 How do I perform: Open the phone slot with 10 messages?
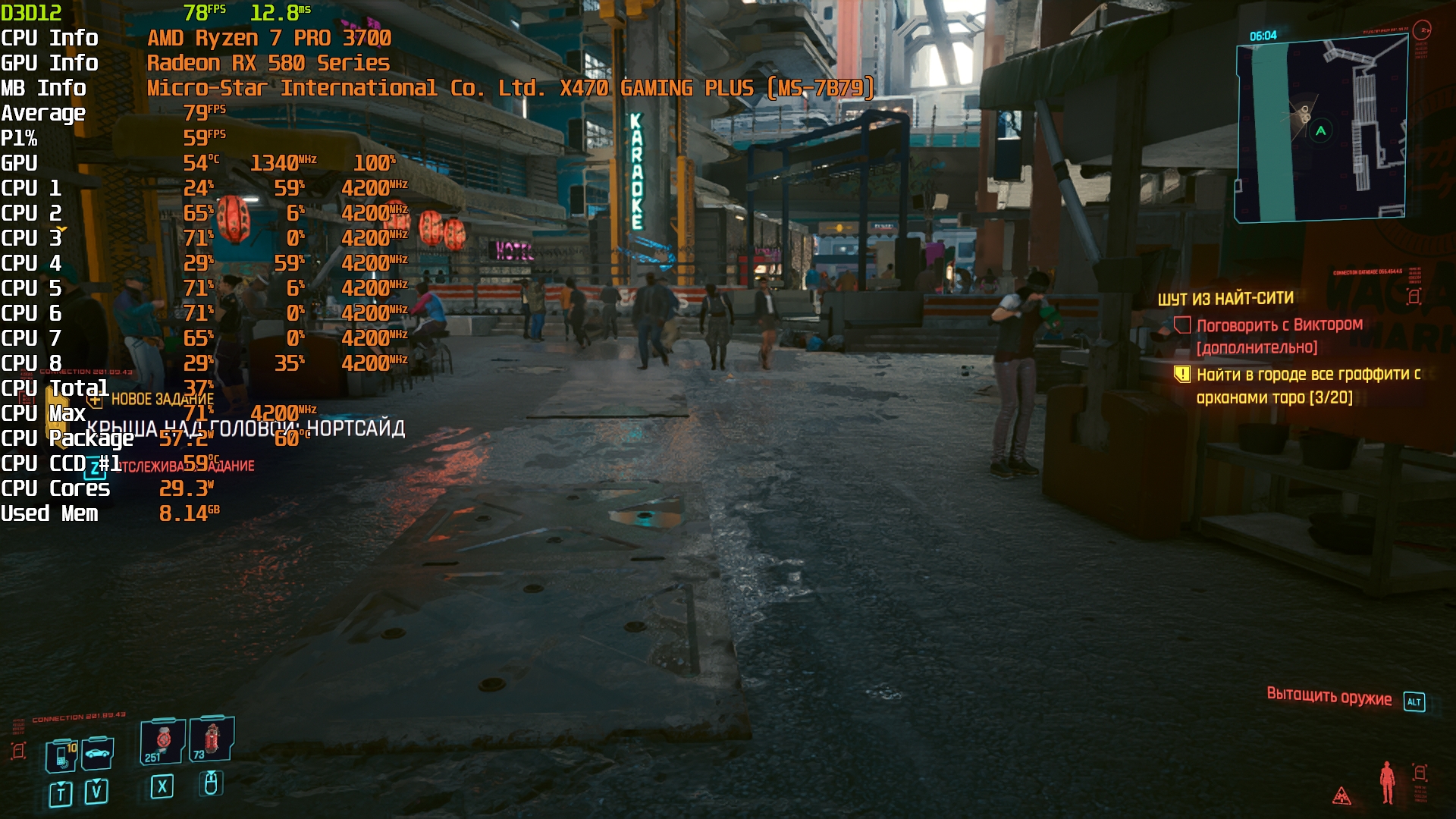(x=62, y=755)
